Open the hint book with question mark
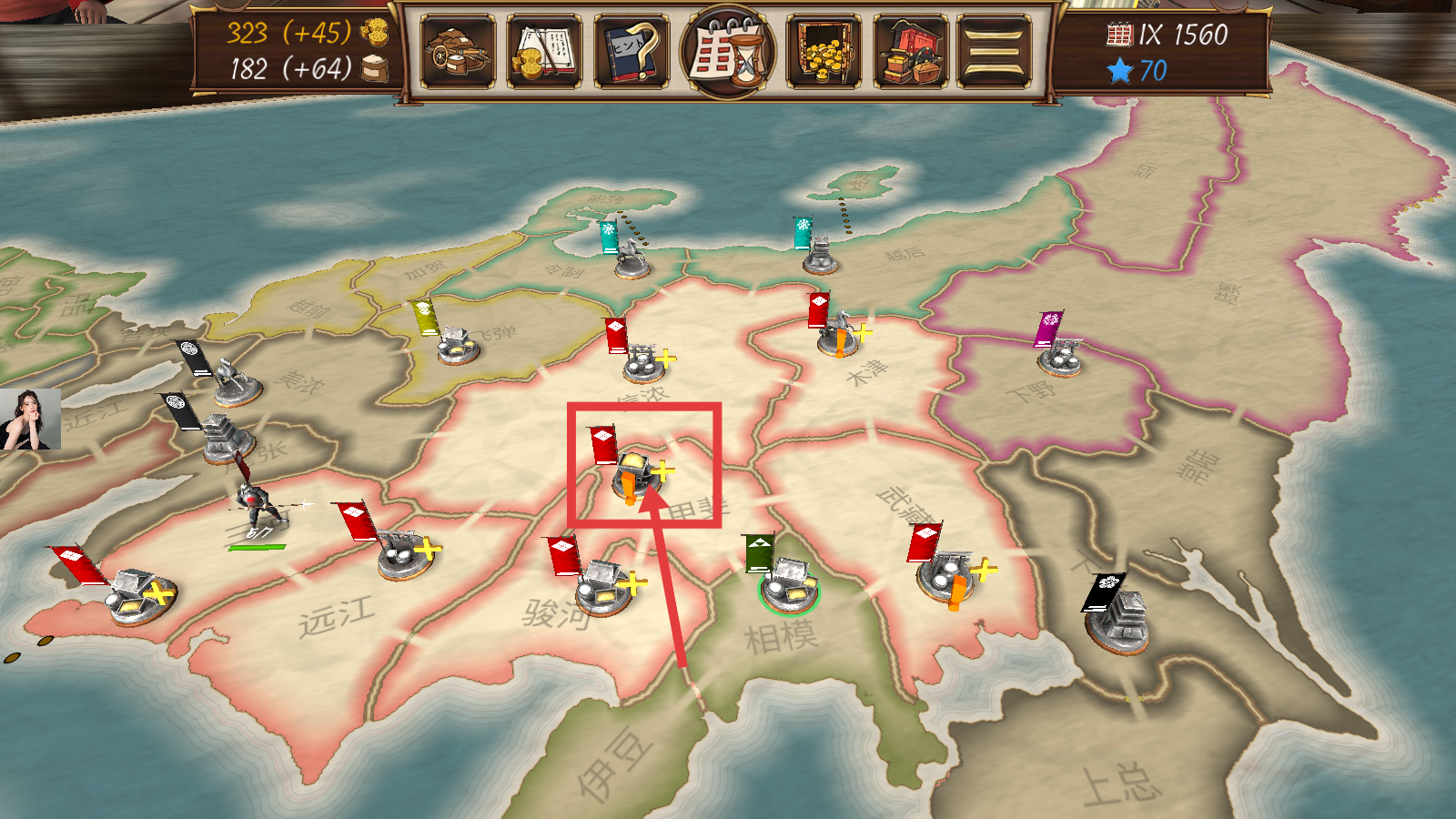 [631, 52]
